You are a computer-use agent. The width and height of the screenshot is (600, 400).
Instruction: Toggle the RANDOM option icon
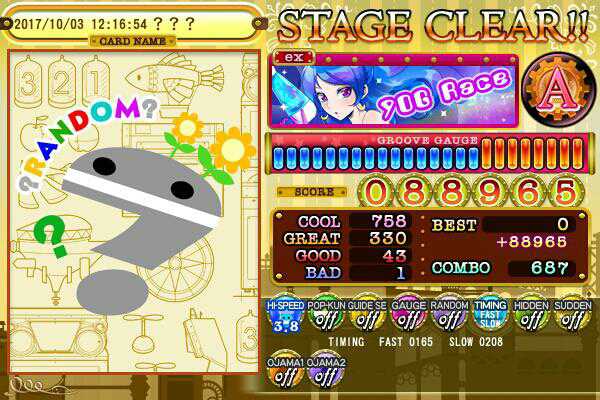[x=449, y=315]
